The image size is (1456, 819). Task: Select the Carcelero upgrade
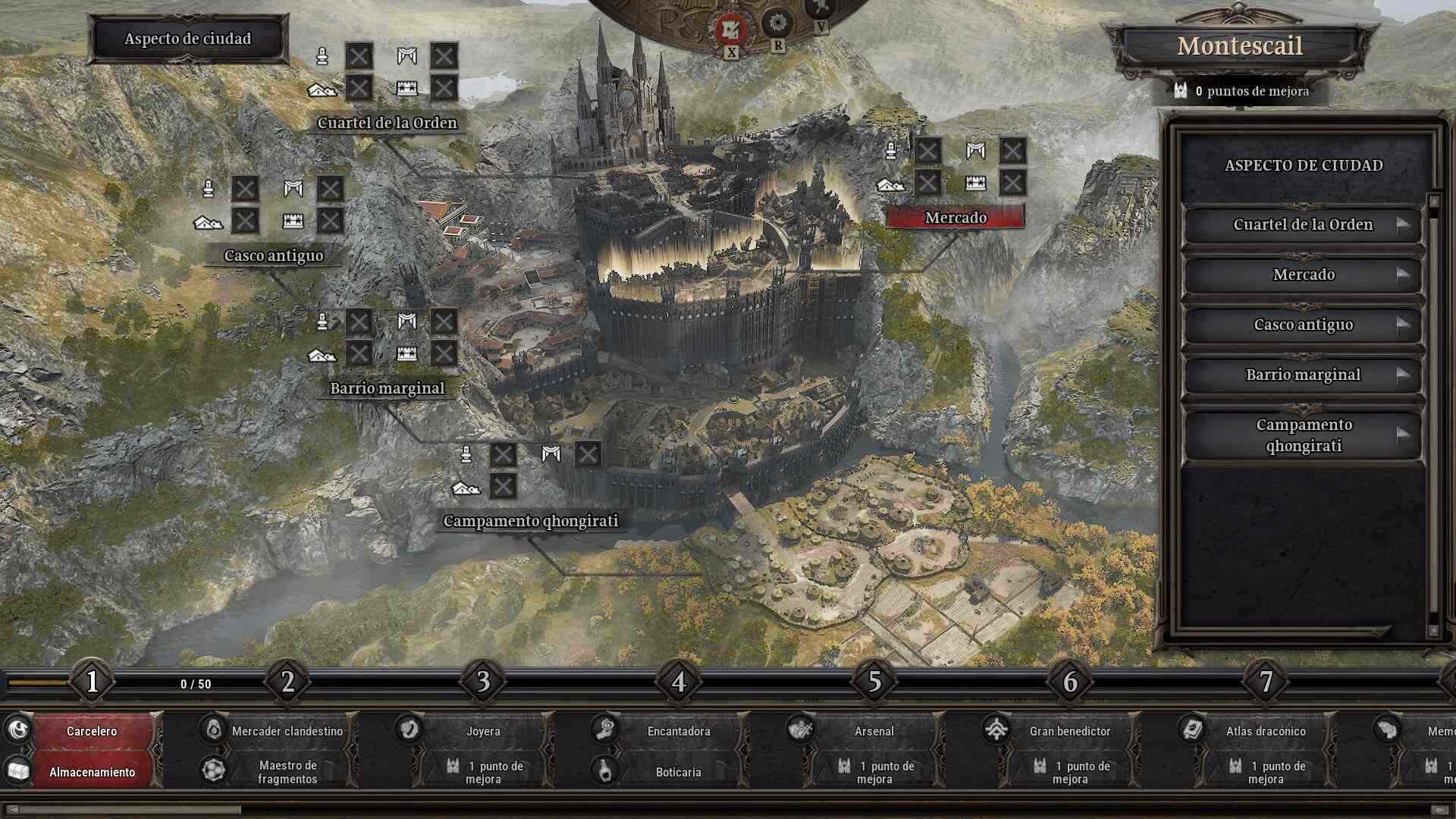pyautogui.click(x=92, y=731)
